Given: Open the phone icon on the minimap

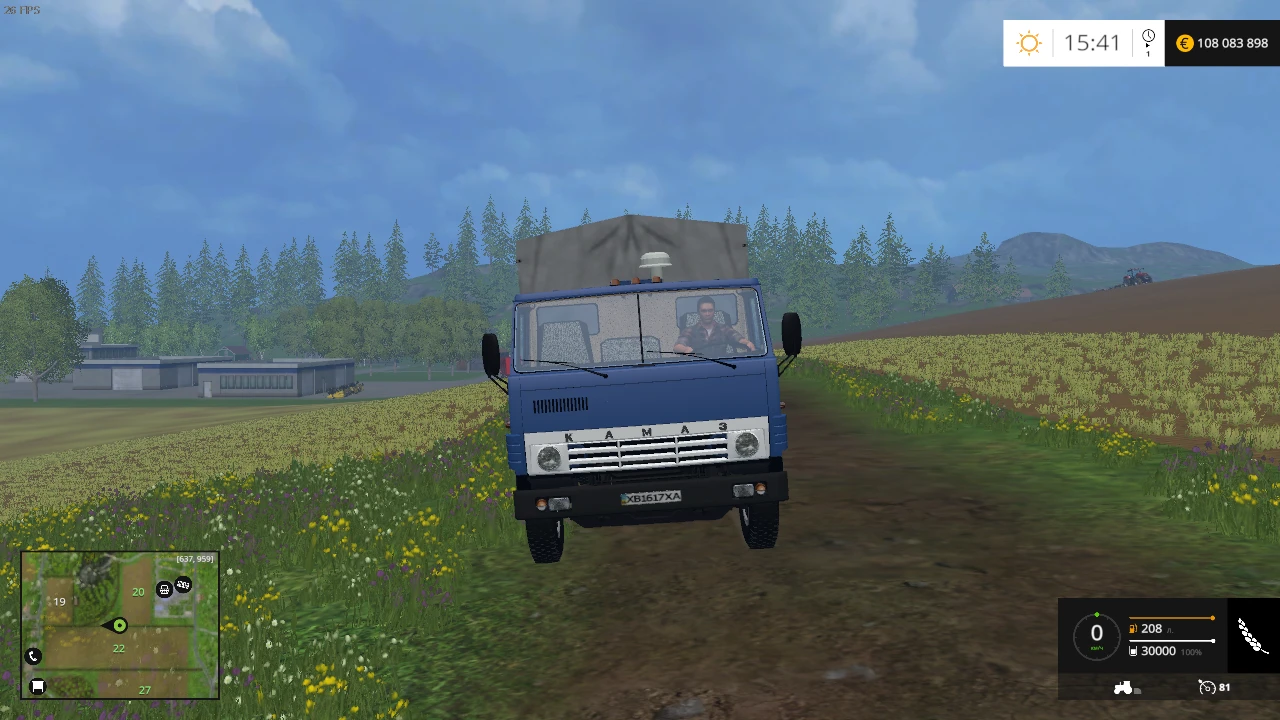Looking at the screenshot, I should click(x=33, y=656).
